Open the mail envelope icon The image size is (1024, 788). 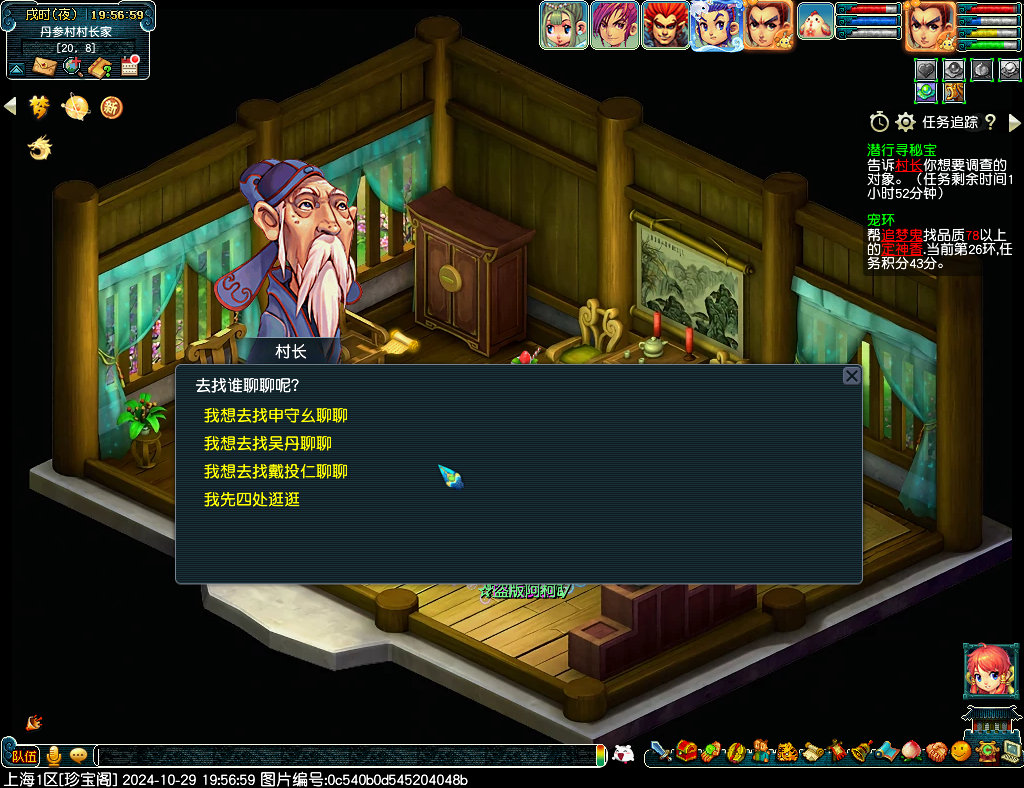(45, 66)
